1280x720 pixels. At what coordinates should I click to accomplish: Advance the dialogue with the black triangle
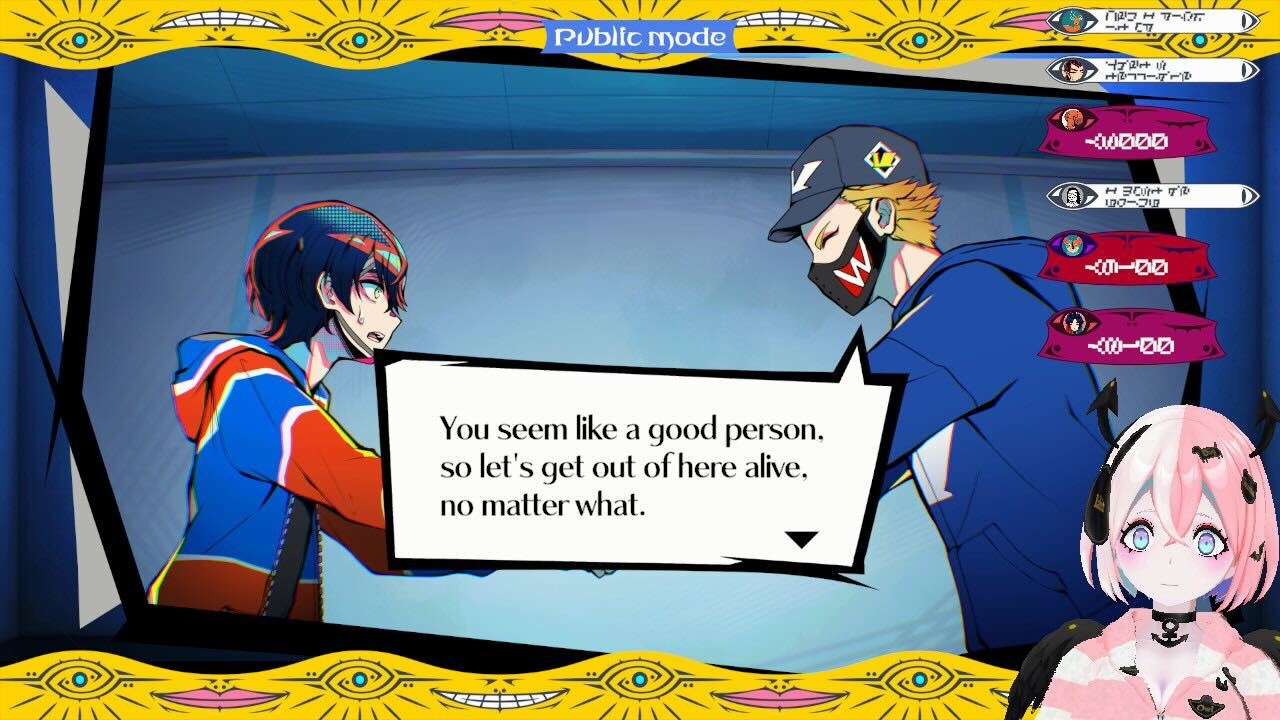tap(800, 538)
